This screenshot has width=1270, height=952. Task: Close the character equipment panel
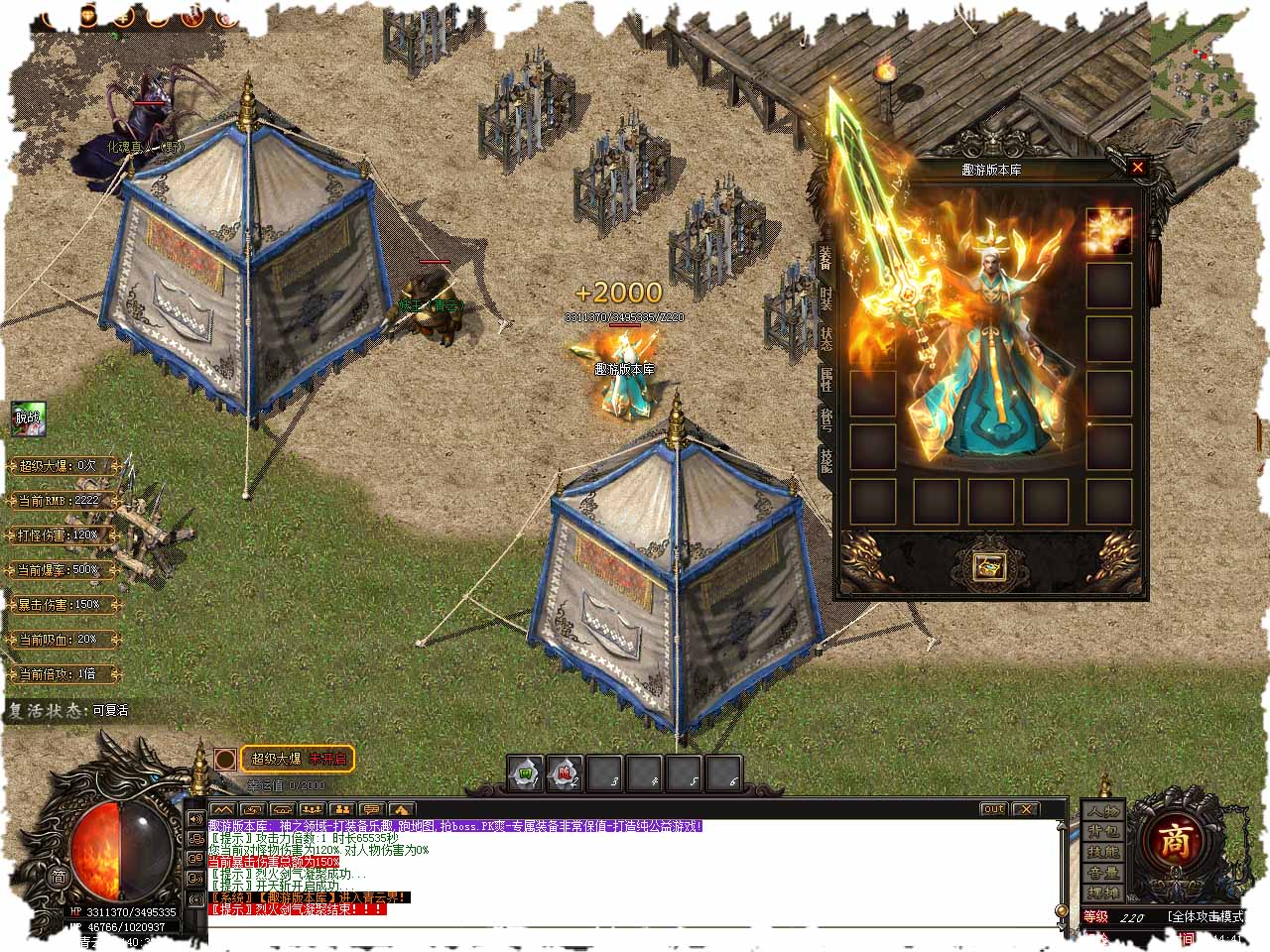1138,168
